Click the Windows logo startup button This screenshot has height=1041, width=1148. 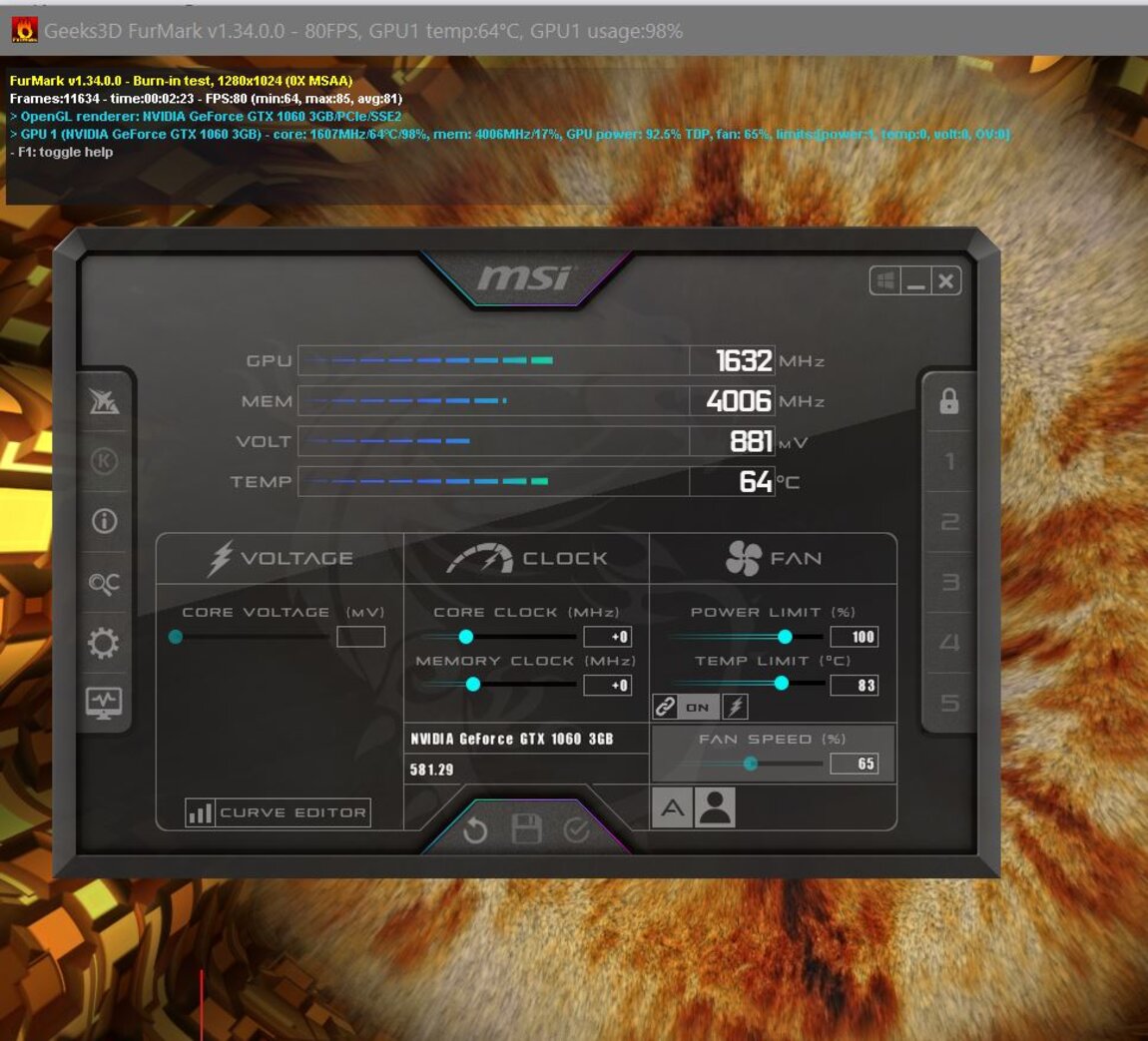pos(885,281)
